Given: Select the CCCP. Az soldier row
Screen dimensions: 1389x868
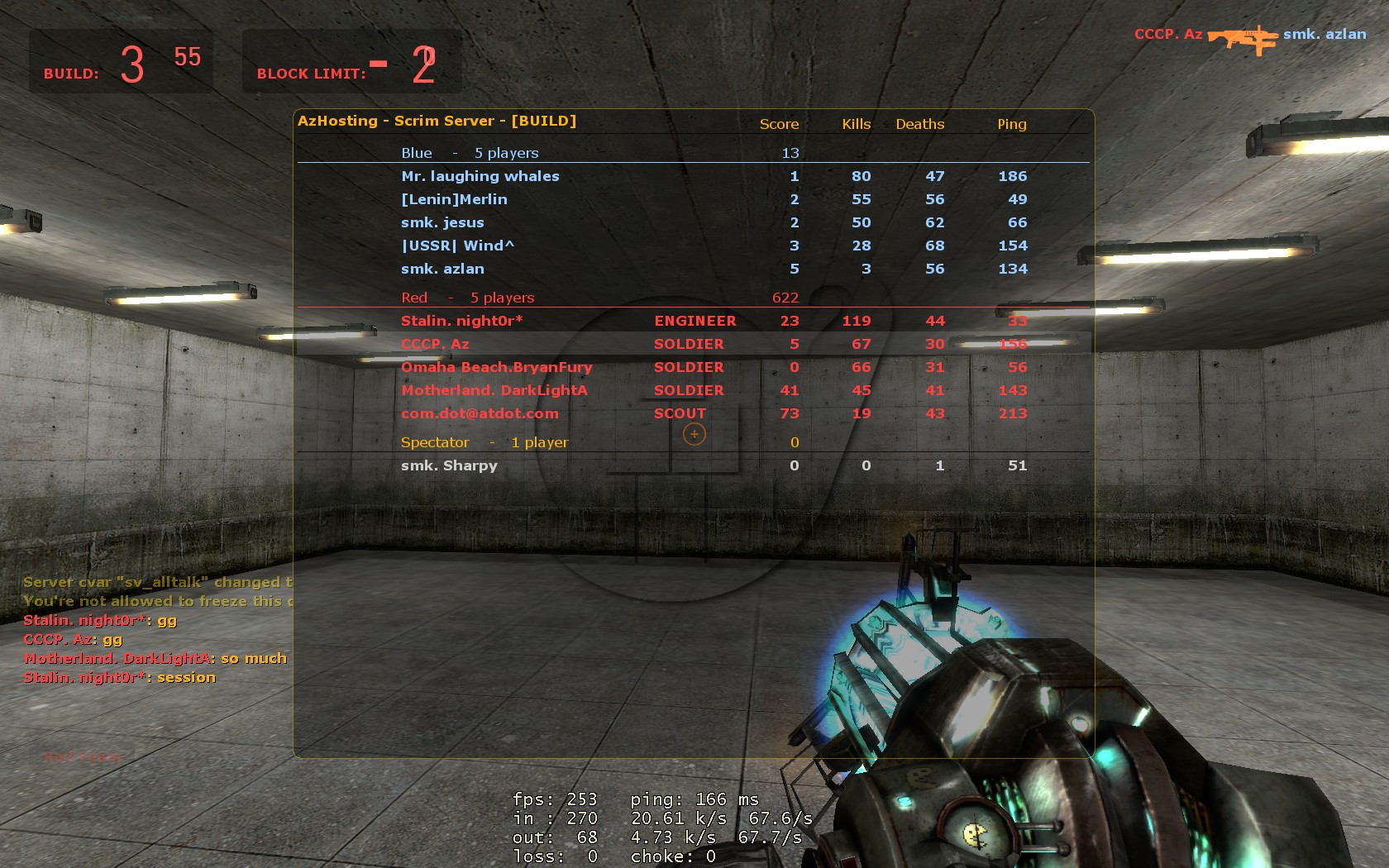Looking at the screenshot, I should (x=435, y=344).
